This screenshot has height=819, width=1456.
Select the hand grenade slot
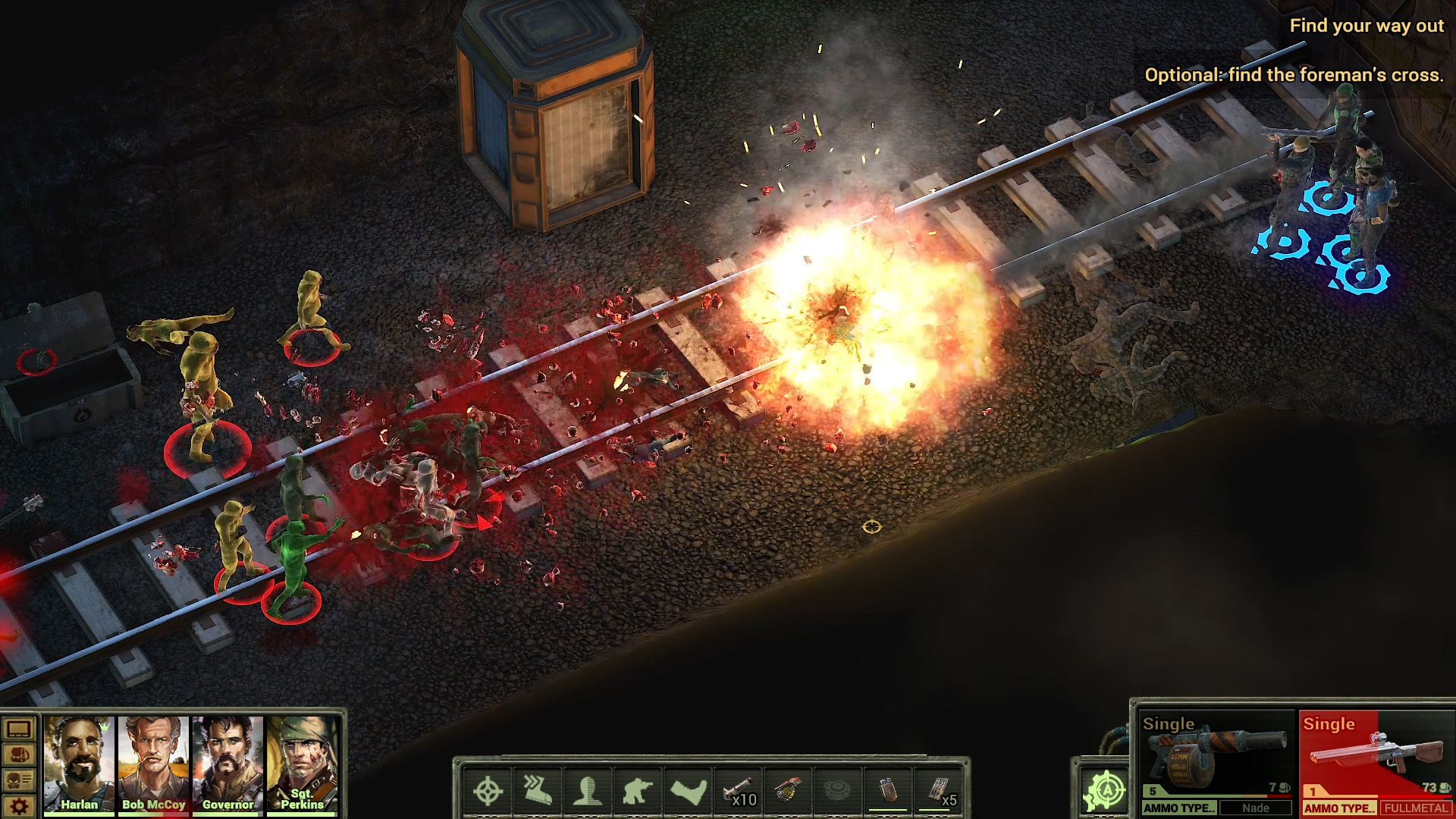(x=789, y=792)
